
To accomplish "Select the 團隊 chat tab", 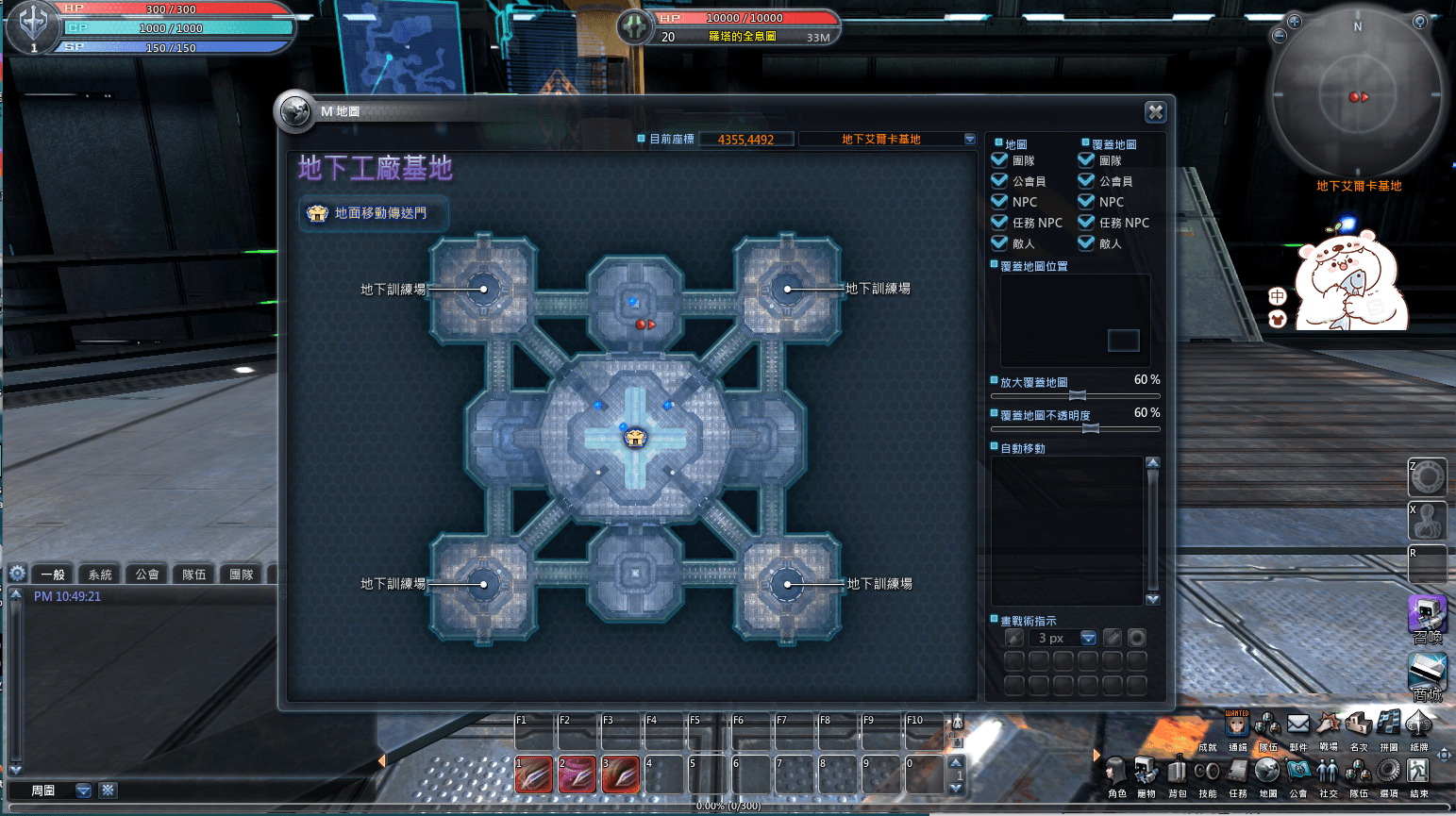I will point(241,574).
